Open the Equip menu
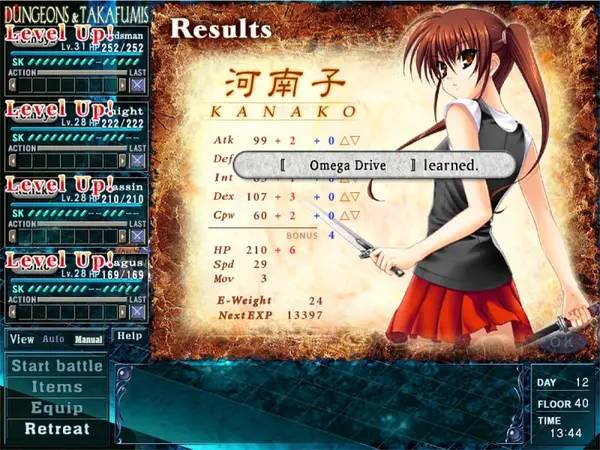This screenshot has width=600, height=450. (56, 408)
